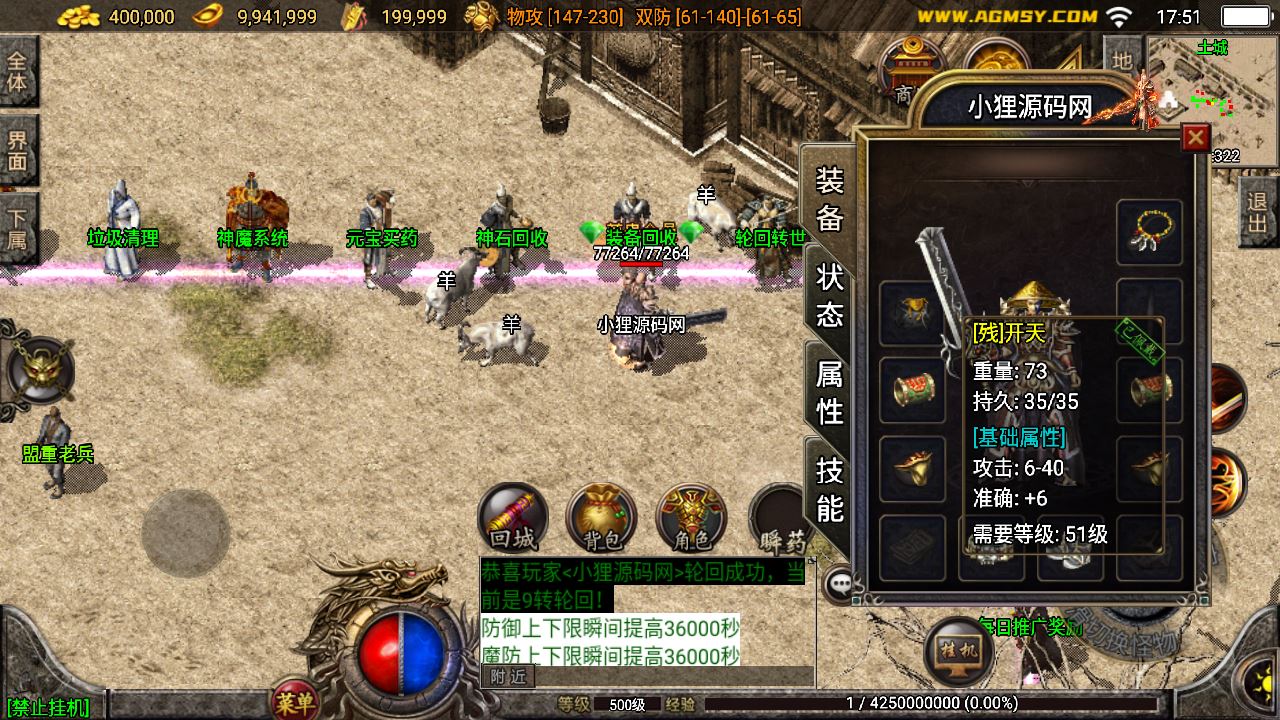This screenshot has height=720, width=1280.
Task: Tap the 退出 exit button
Action: [x=1258, y=211]
